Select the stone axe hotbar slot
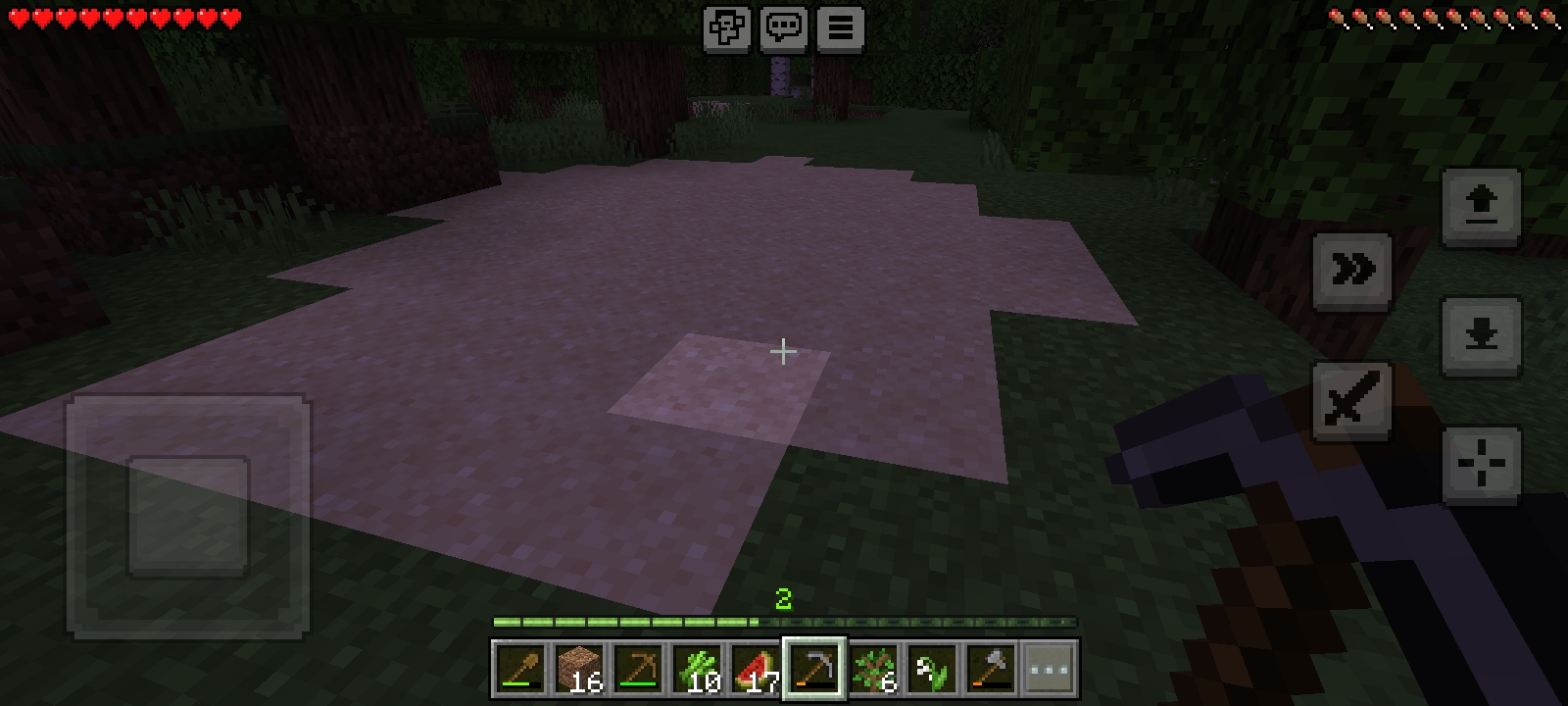 991,670
